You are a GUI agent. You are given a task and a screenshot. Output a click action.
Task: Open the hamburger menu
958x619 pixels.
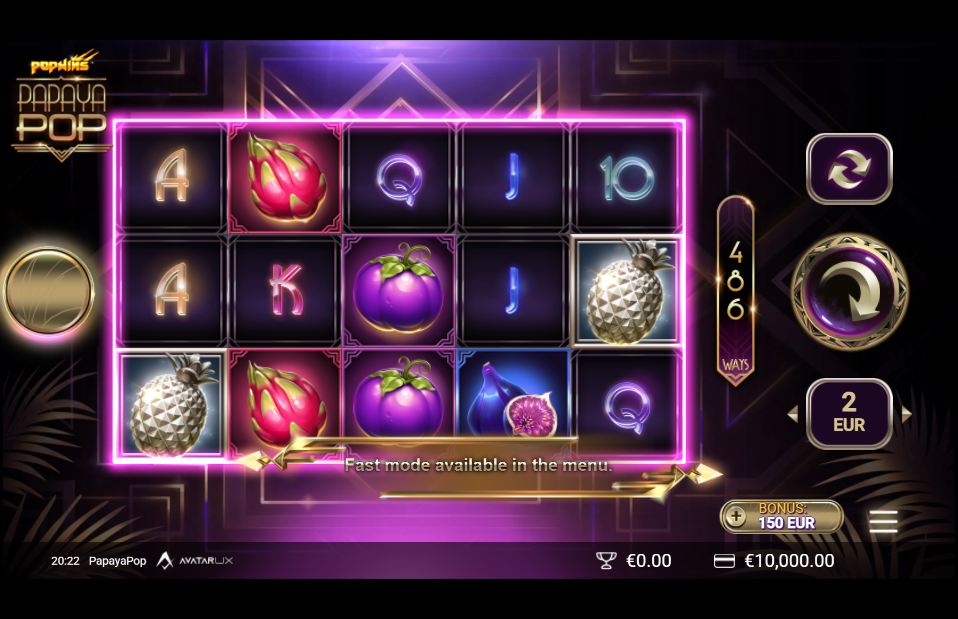(883, 521)
